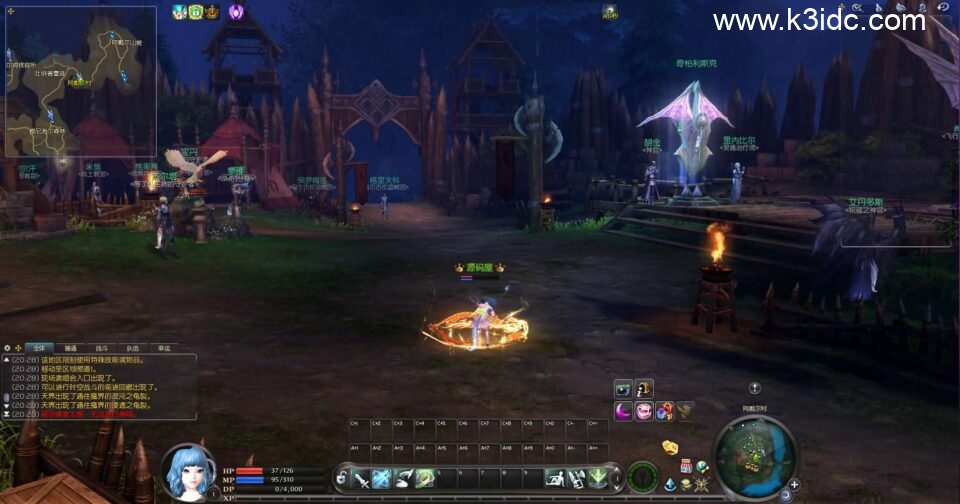Click the purple crescent moon icon
The image size is (960, 504).
point(623,410)
